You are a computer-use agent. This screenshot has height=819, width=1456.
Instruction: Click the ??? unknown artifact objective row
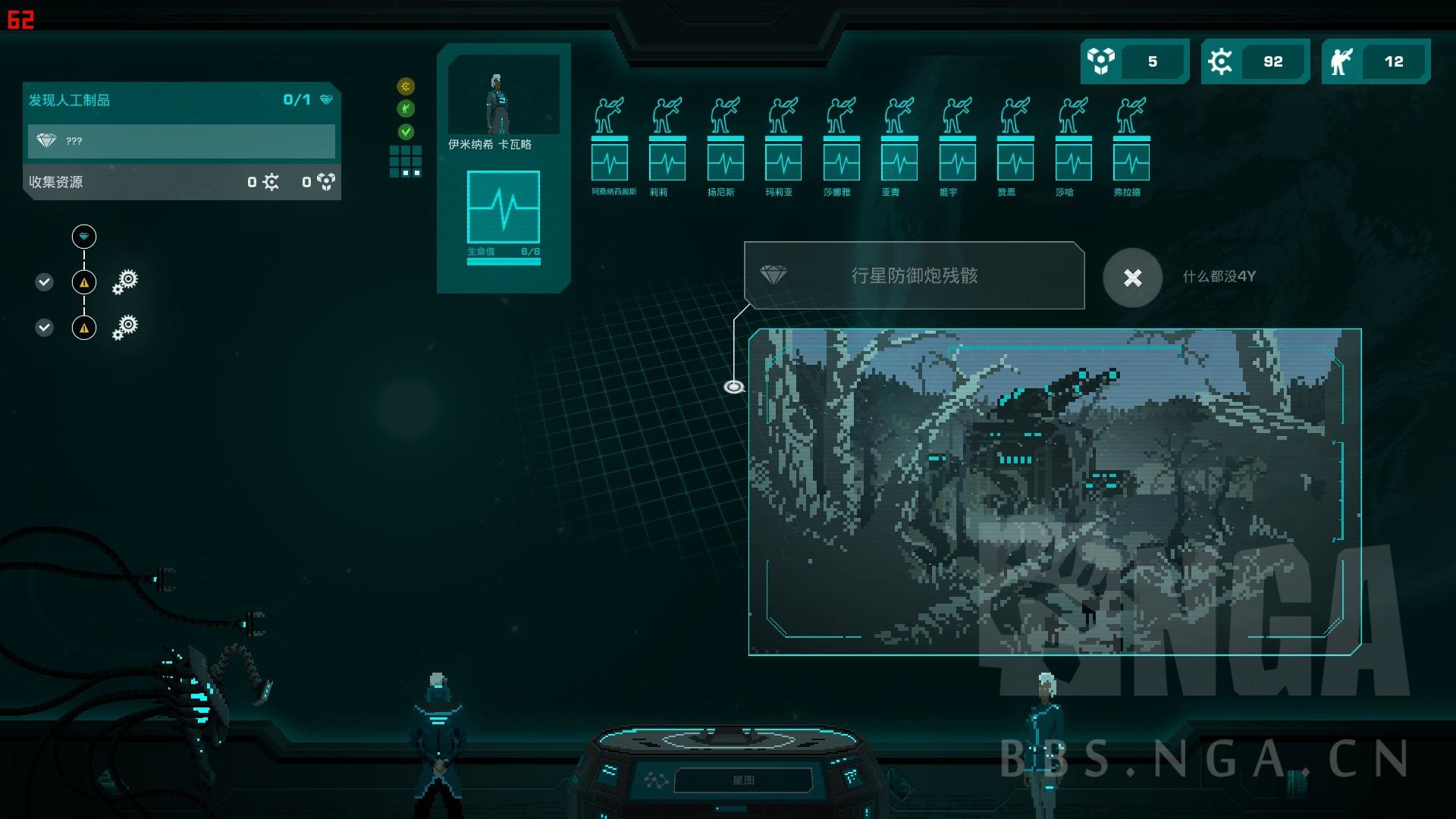tap(181, 141)
